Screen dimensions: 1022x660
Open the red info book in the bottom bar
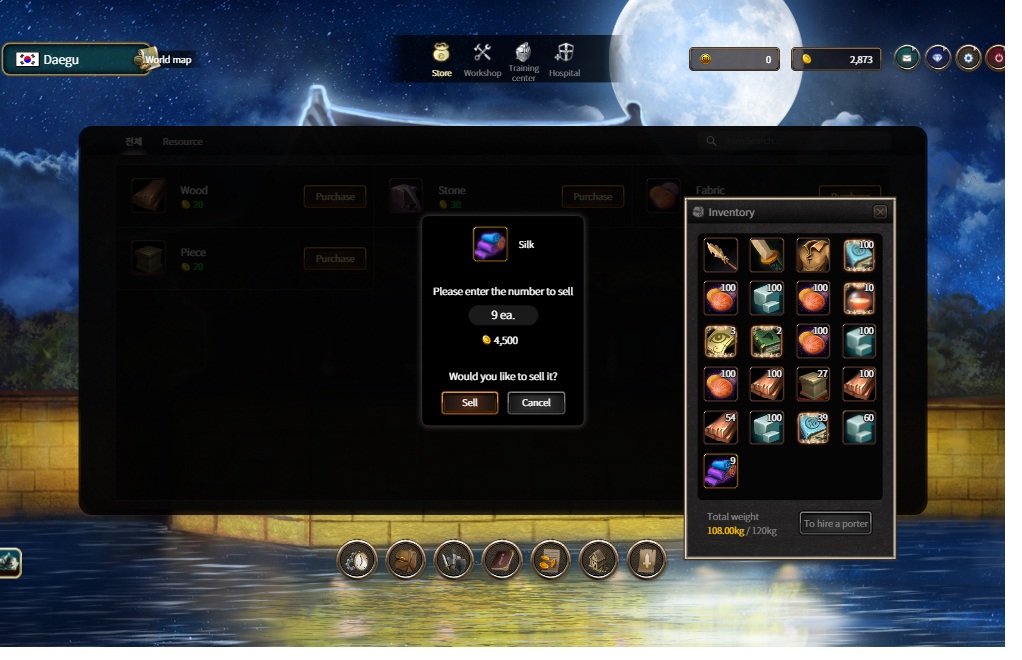(502, 560)
